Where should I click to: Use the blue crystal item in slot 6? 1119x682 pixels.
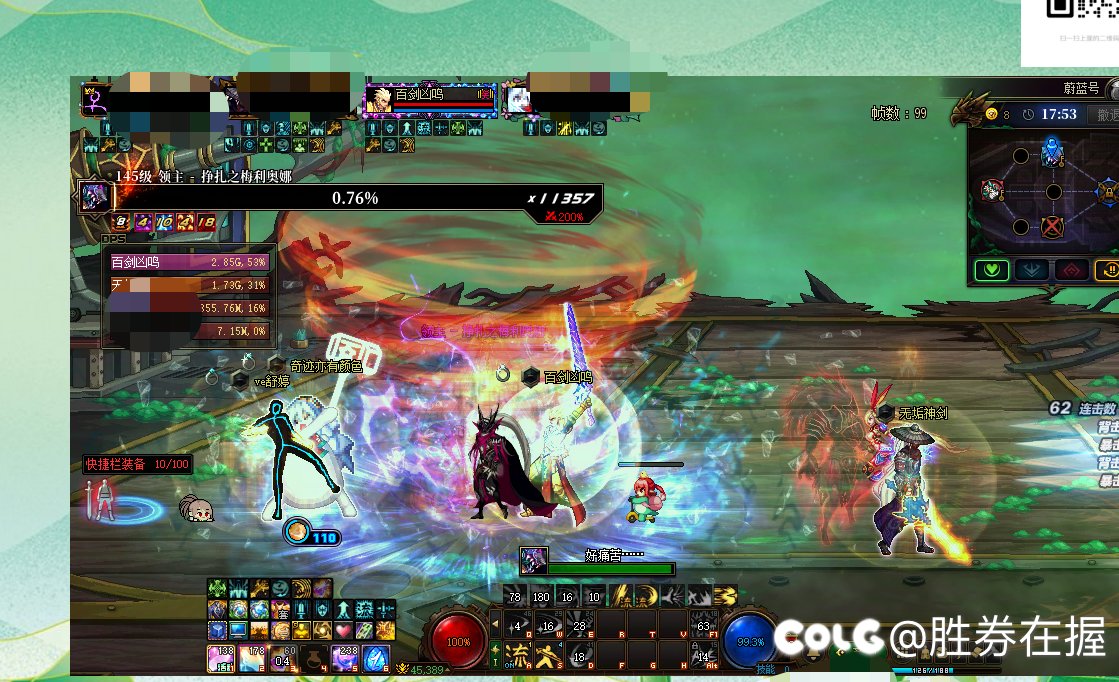pyautogui.click(x=375, y=659)
